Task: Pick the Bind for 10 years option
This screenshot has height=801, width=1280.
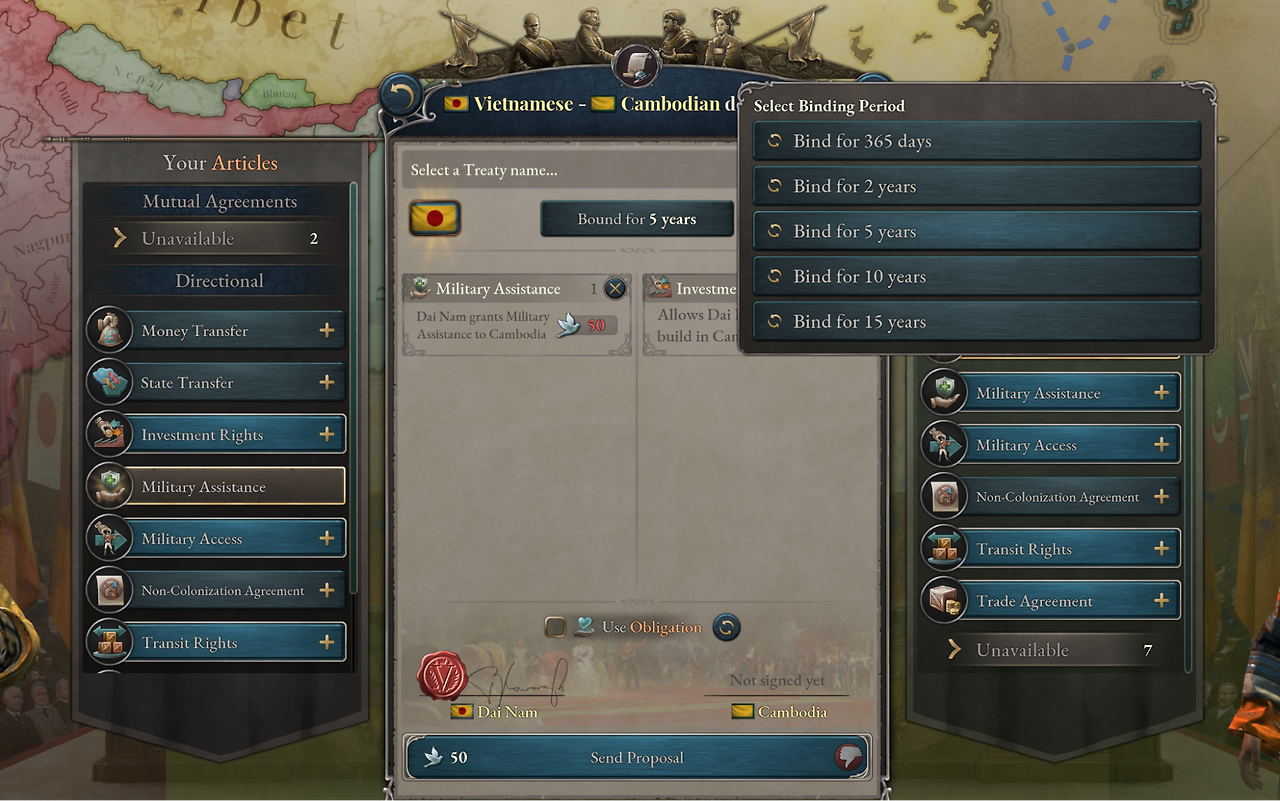Action: click(976, 277)
